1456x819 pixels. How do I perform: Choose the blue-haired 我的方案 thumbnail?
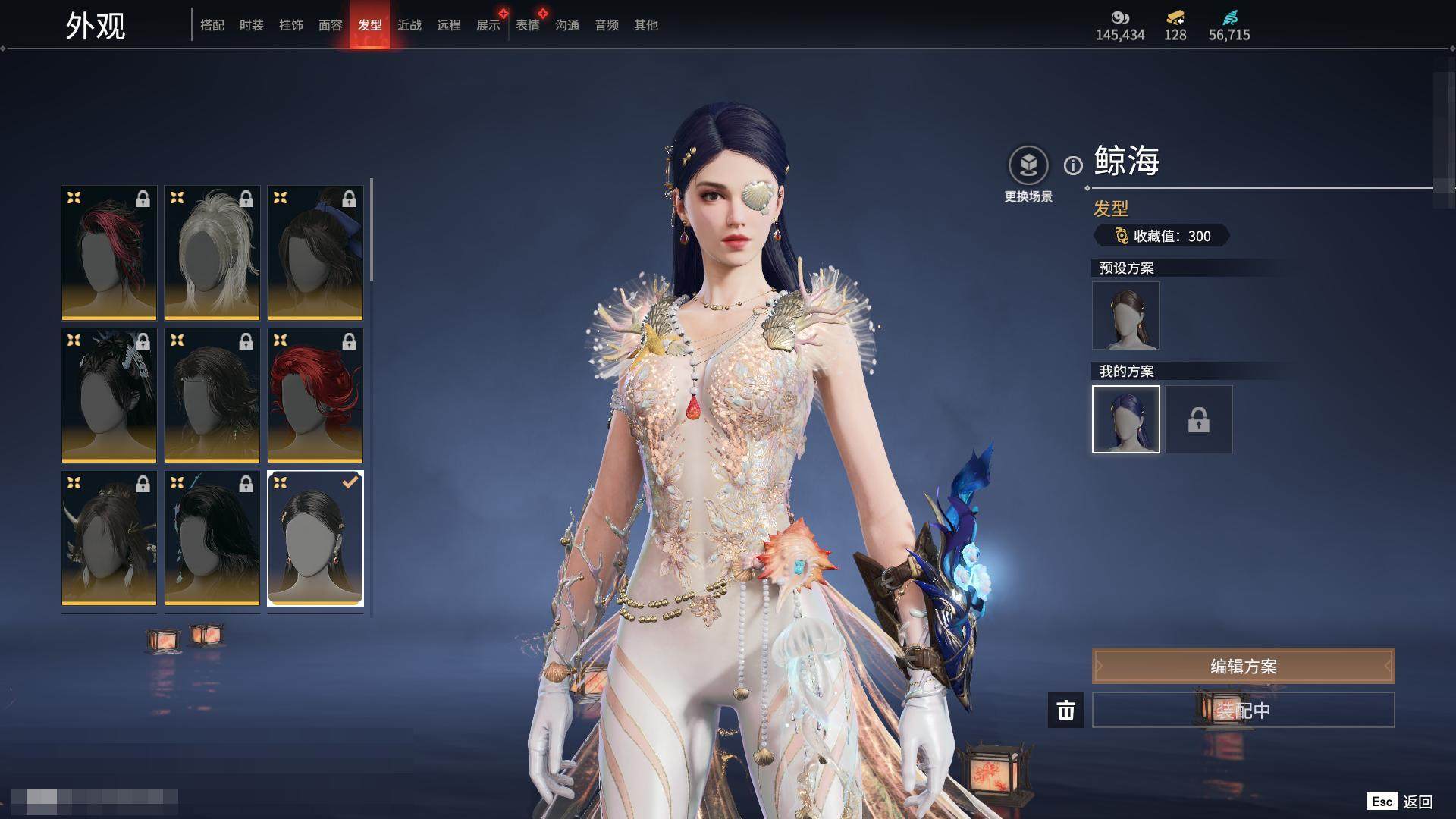pyautogui.click(x=1126, y=419)
